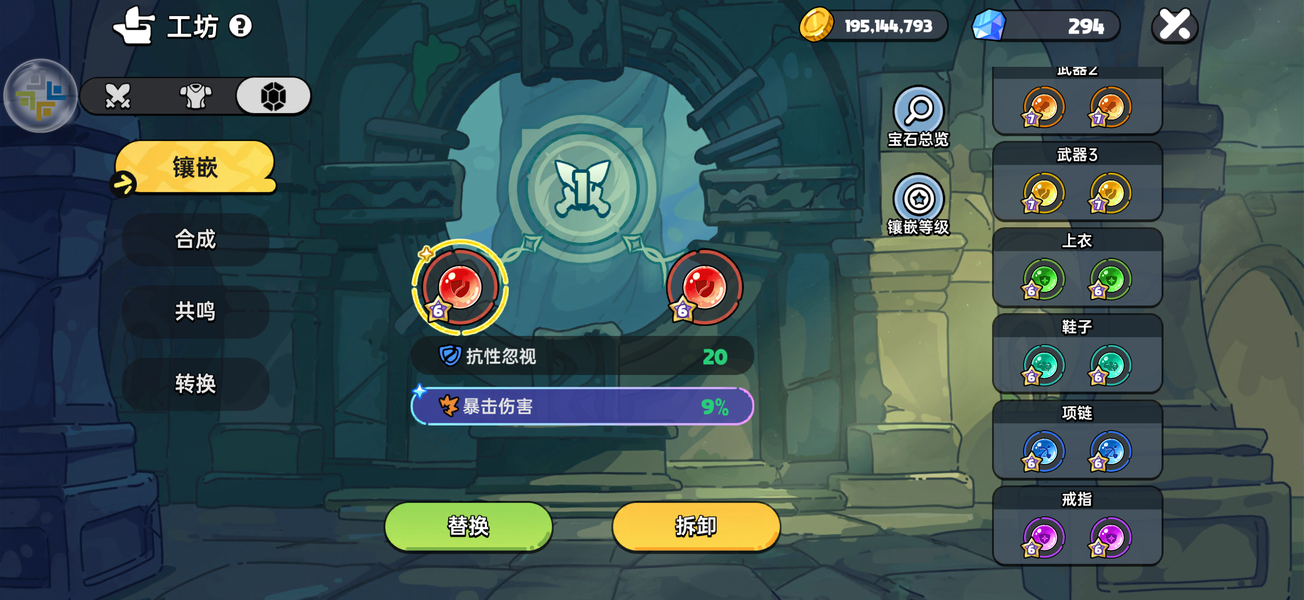Screen dimensions: 1304x600
Task: Show the 镶嵌等级 inlay level info
Action: pyautogui.click(x=918, y=204)
